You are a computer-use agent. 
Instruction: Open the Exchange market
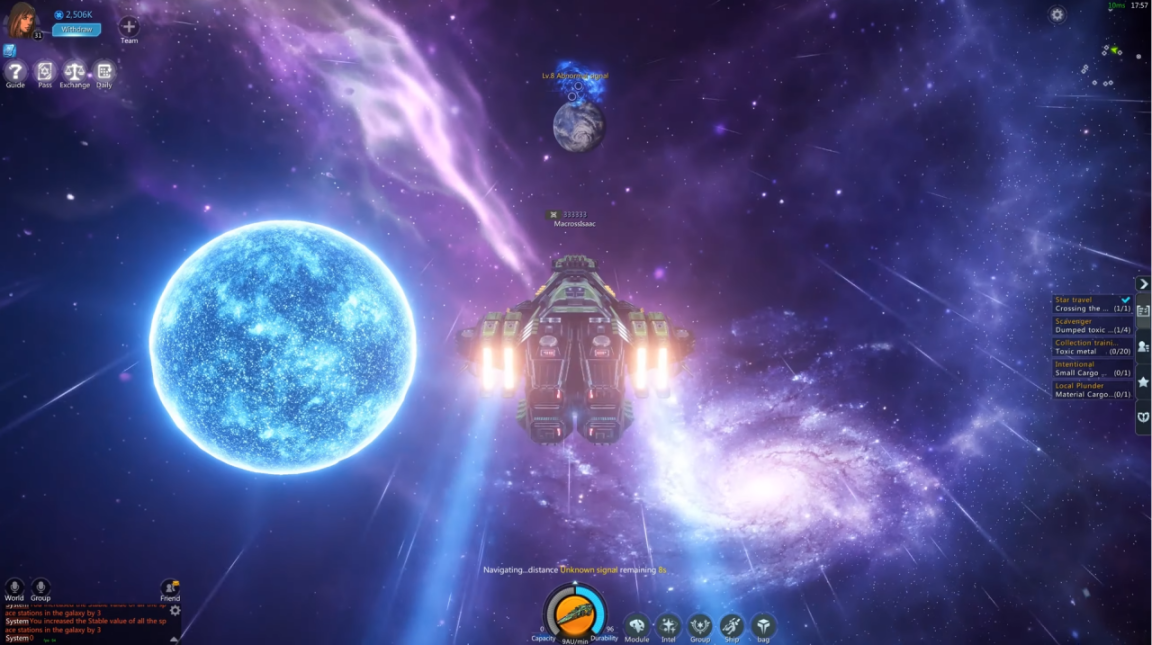click(74, 72)
